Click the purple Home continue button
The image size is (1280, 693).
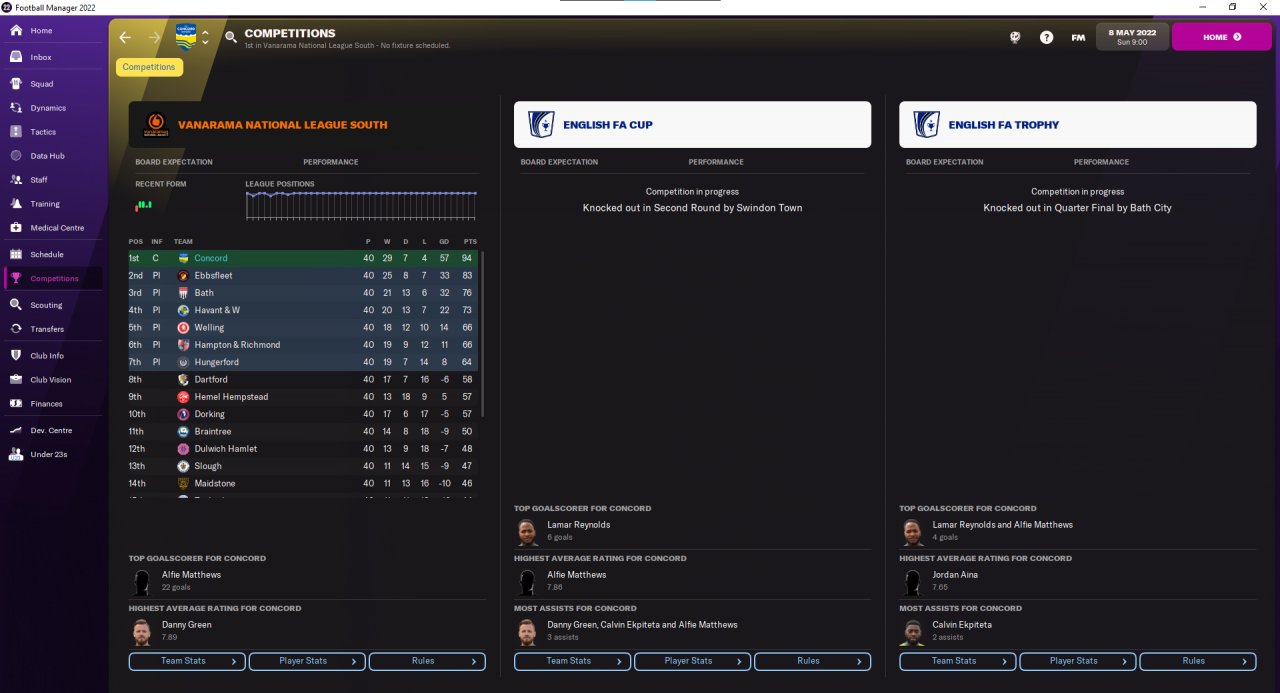1221,37
